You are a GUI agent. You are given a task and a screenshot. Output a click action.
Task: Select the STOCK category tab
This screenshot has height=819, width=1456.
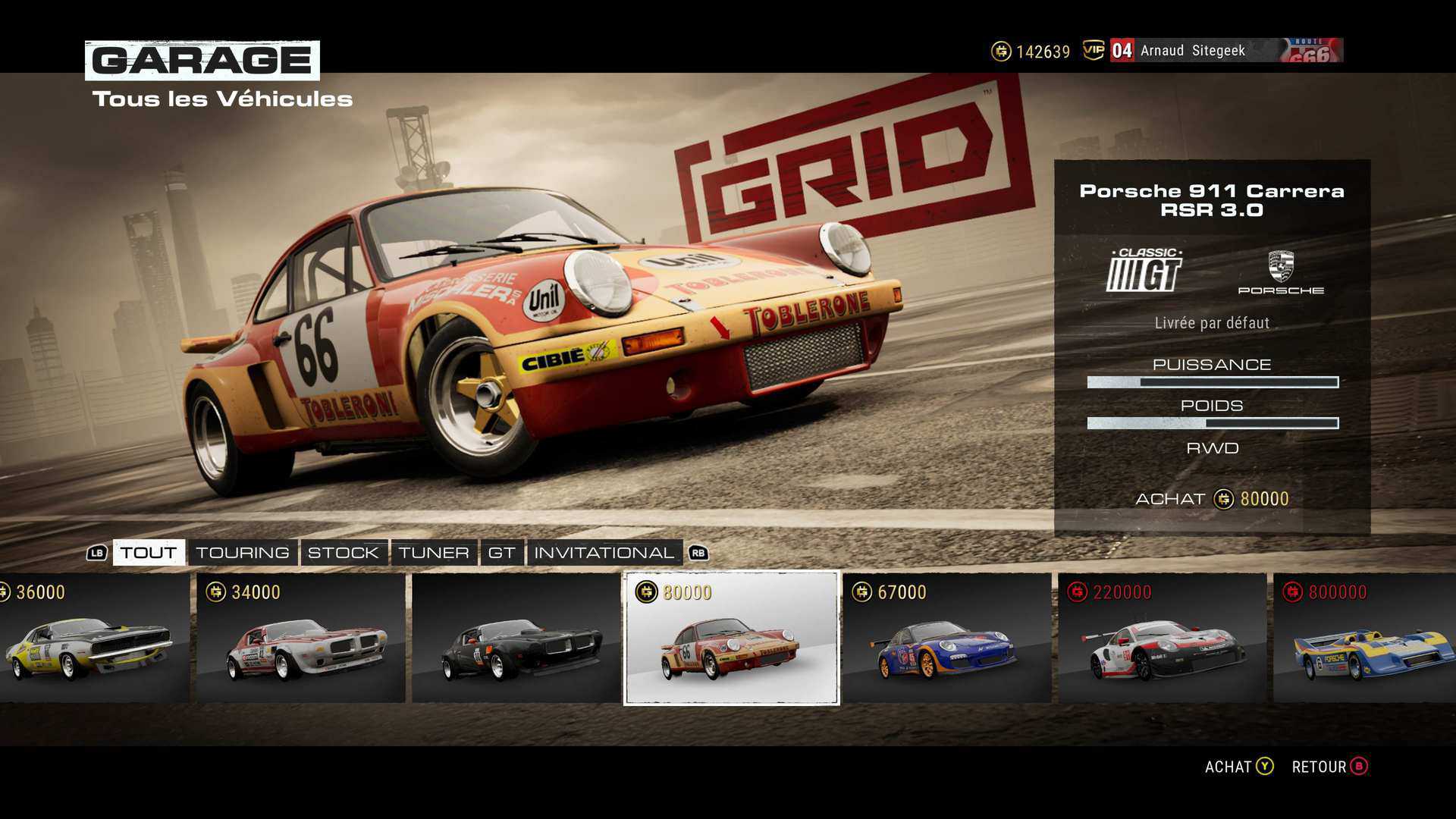[x=343, y=553]
